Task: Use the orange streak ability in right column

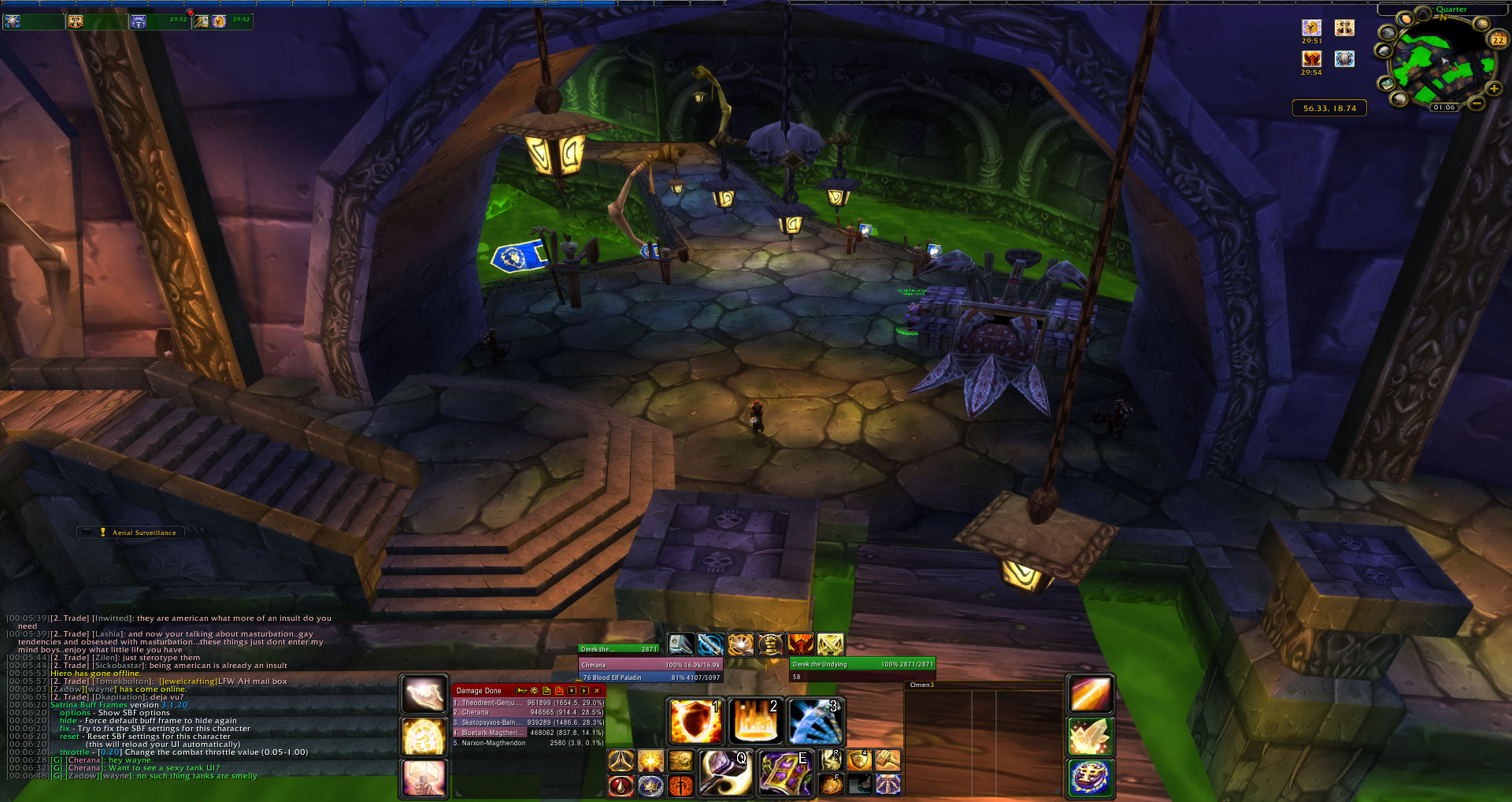Action: pos(1090,696)
